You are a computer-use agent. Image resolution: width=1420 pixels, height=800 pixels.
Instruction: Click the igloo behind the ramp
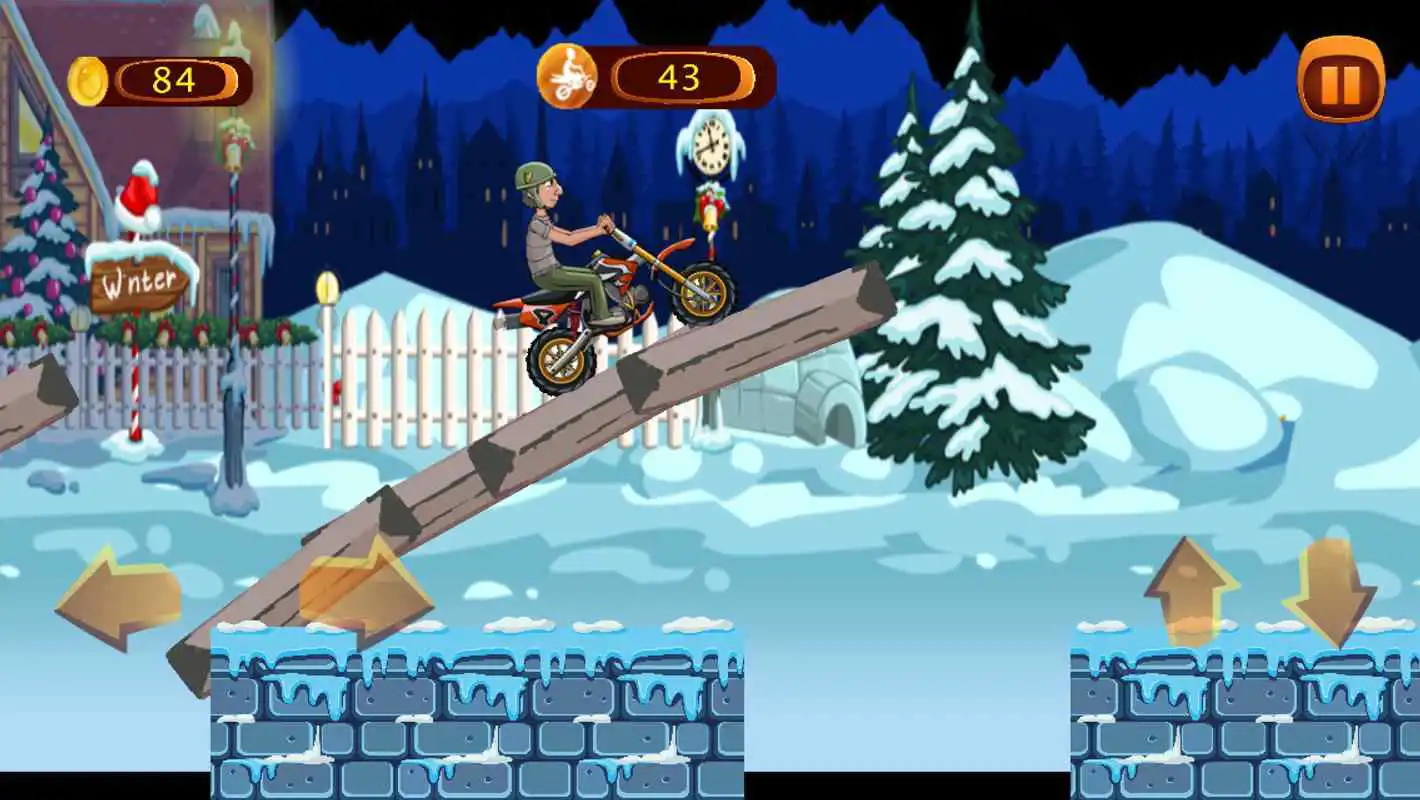(x=790, y=400)
